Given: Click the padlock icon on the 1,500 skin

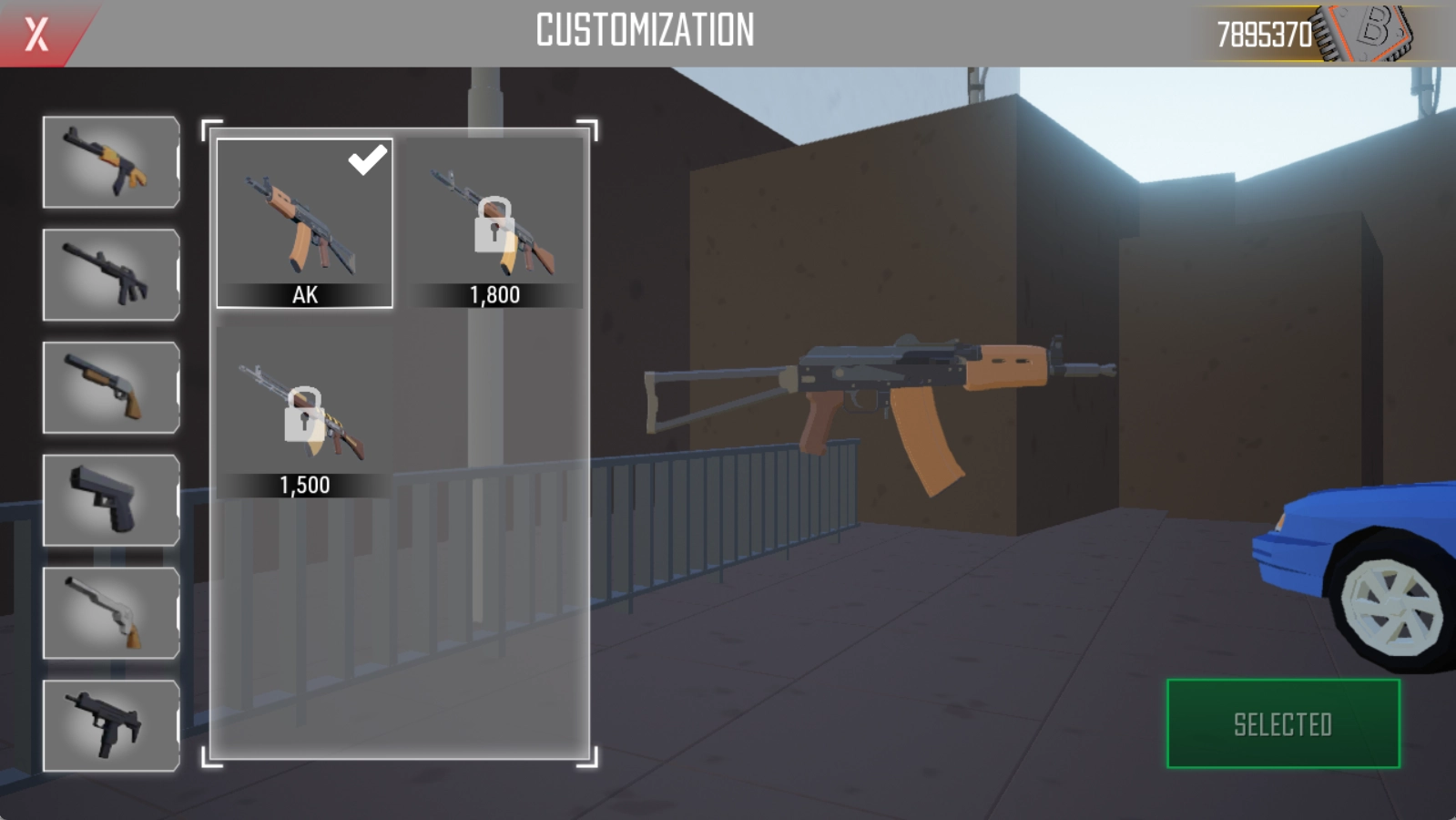Looking at the screenshot, I should click(x=302, y=412).
